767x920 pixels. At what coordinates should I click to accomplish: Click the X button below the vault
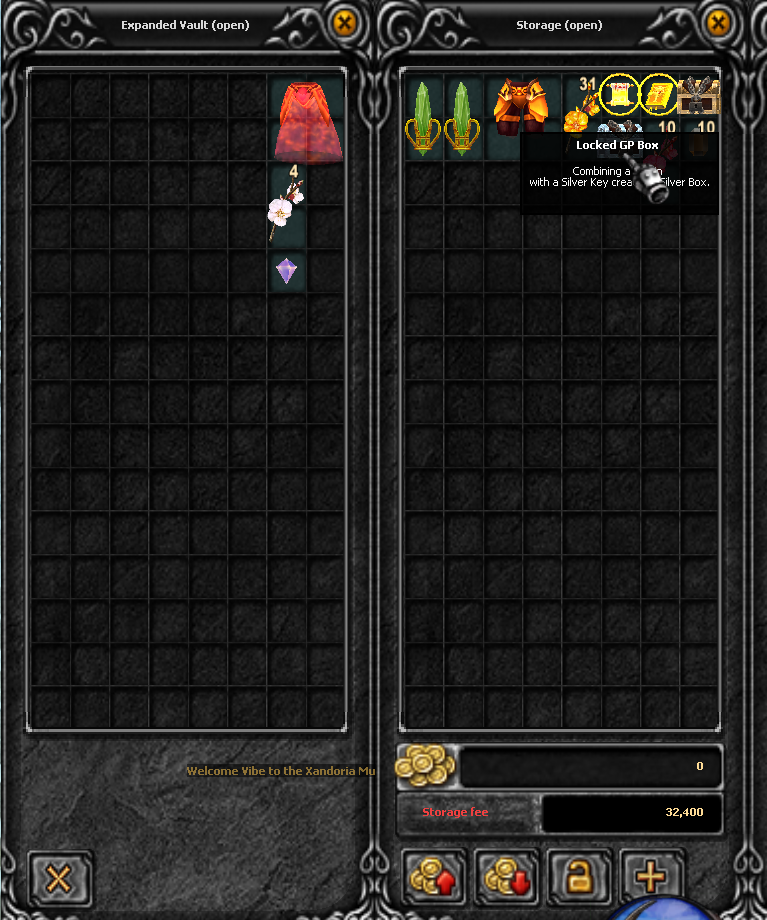pos(59,879)
